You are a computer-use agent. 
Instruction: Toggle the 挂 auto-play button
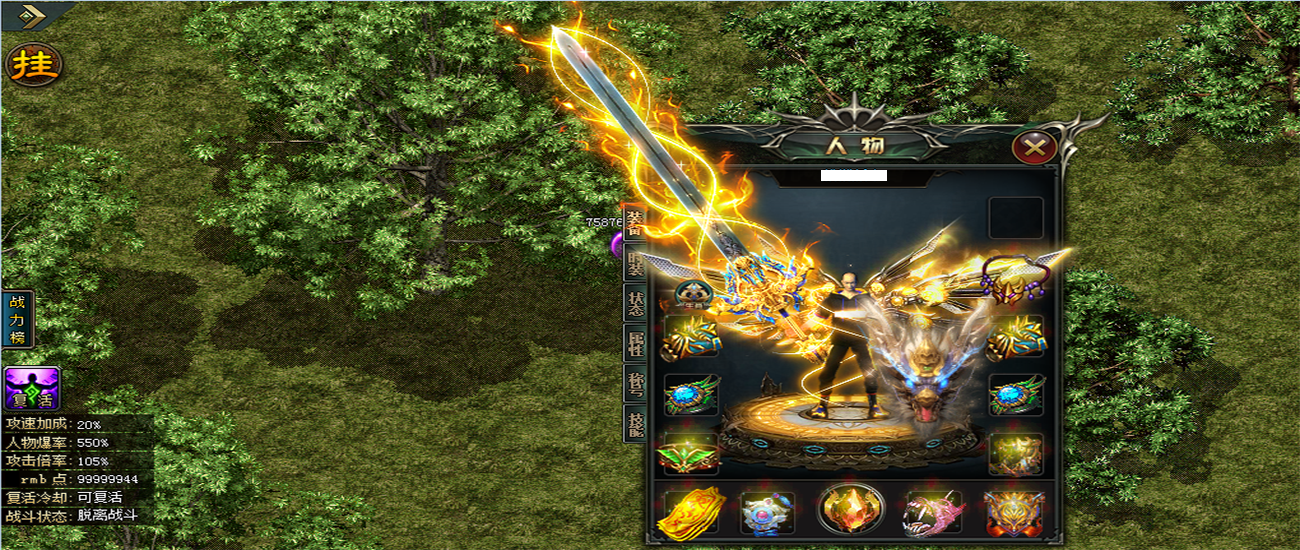click(x=33, y=63)
